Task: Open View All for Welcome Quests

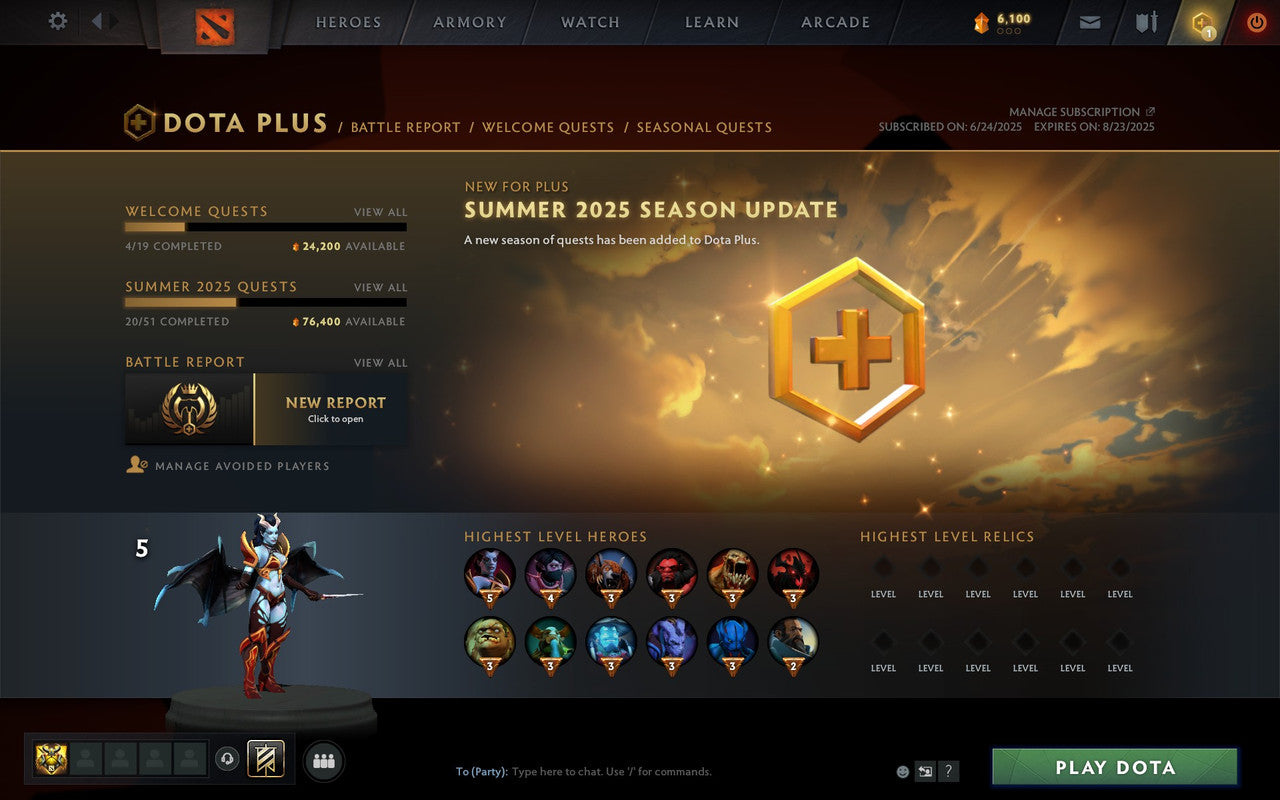Action: tap(380, 212)
